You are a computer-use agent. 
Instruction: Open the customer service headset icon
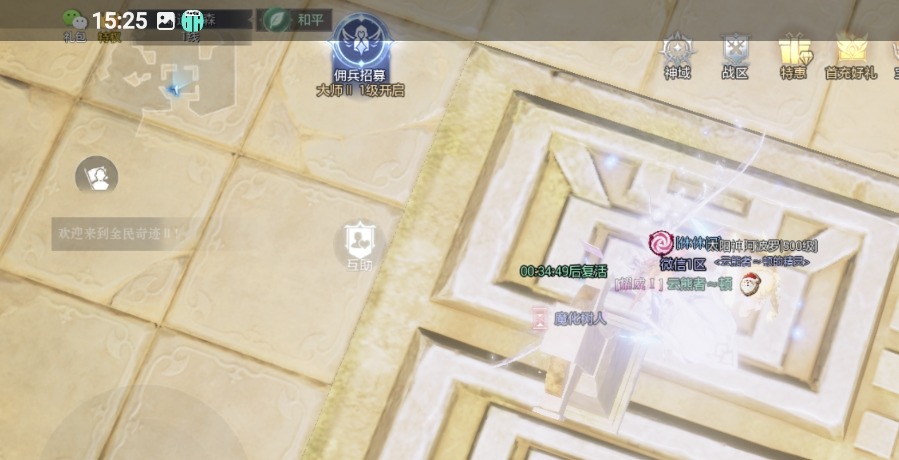tap(97, 177)
